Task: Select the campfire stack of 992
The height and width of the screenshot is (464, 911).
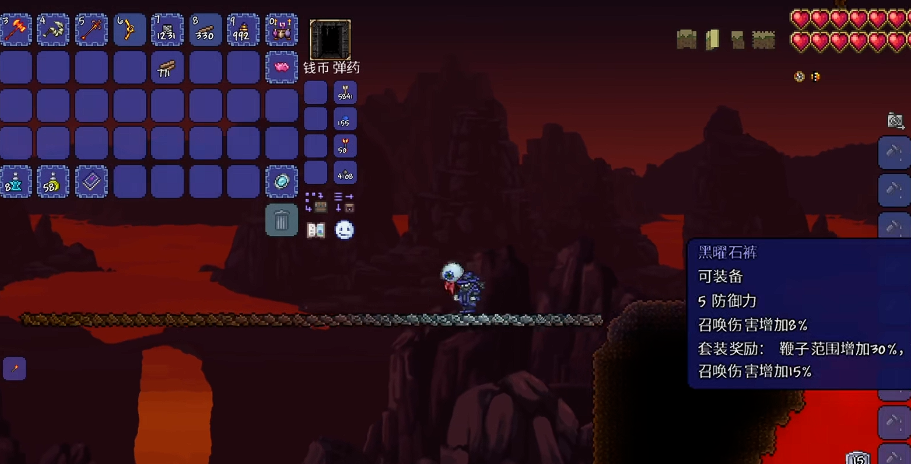Action: point(243,30)
